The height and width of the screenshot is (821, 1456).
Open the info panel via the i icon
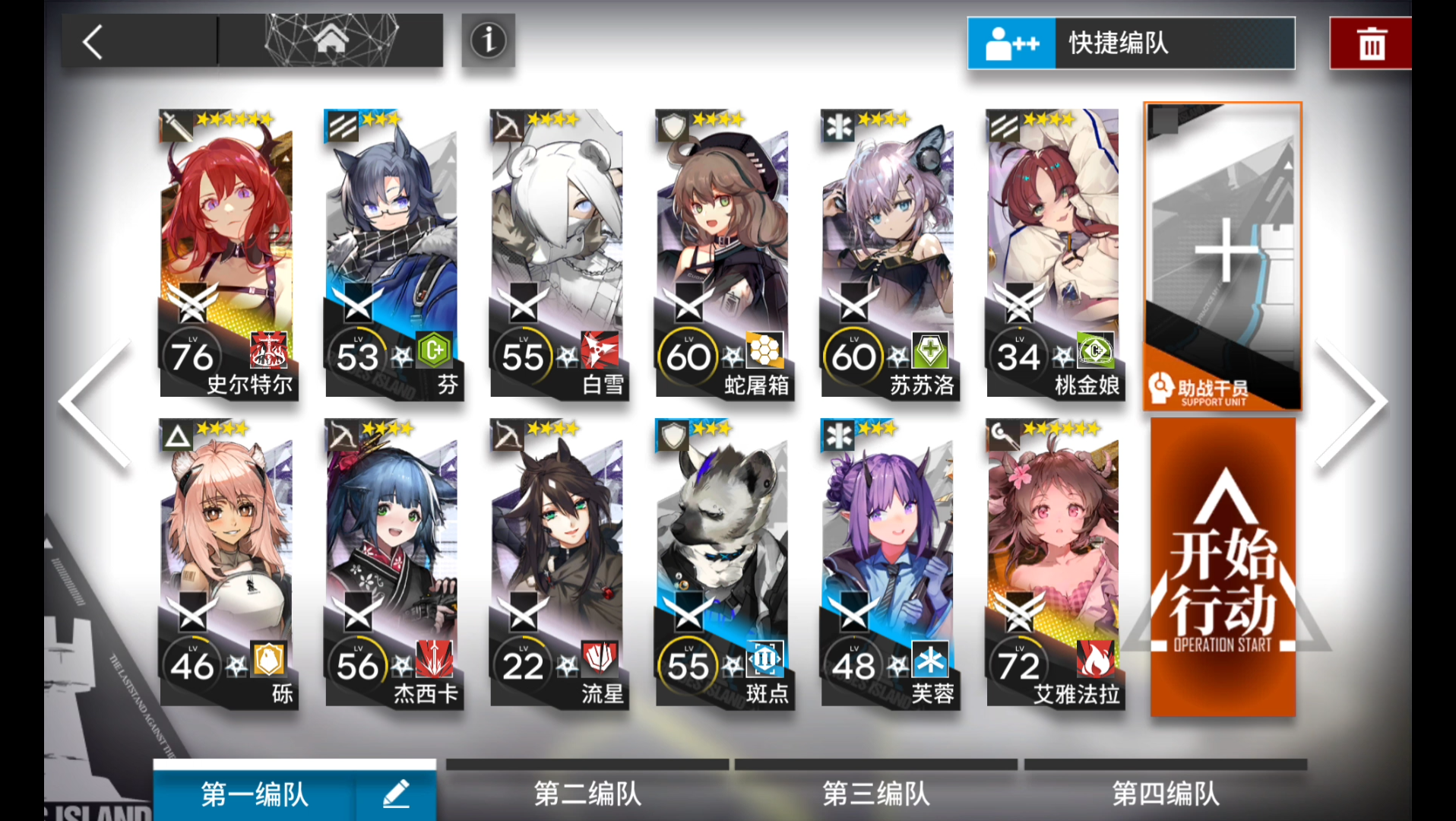tap(488, 40)
